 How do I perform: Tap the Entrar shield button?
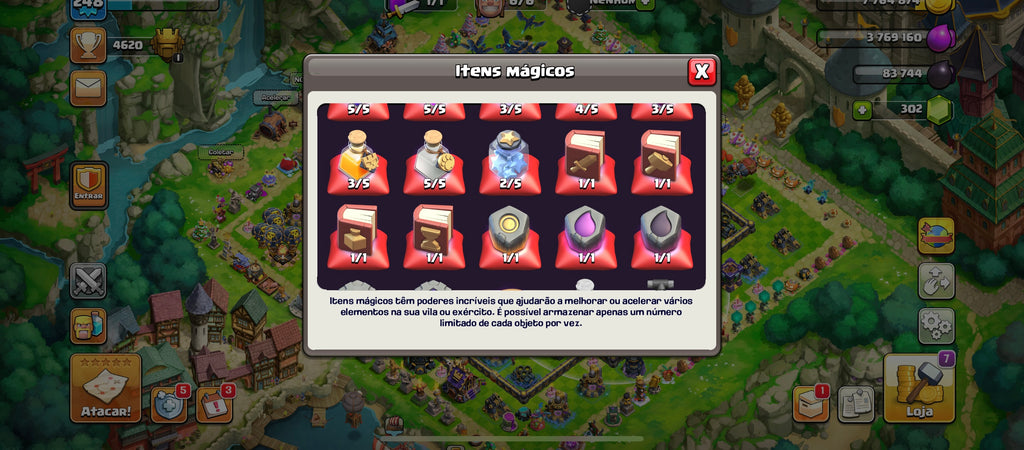(x=89, y=184)
